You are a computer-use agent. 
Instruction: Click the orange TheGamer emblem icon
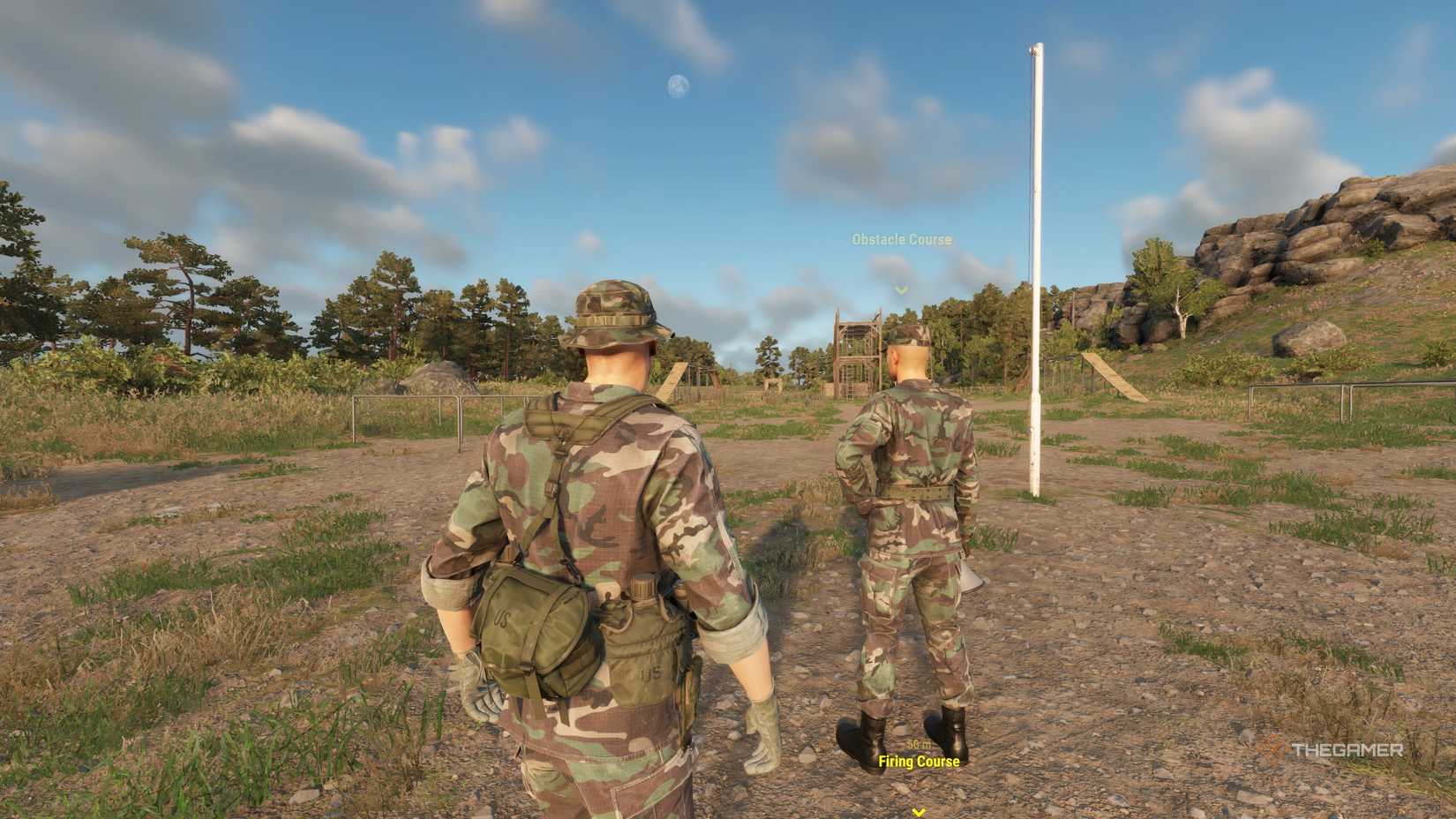(1277, 750)
